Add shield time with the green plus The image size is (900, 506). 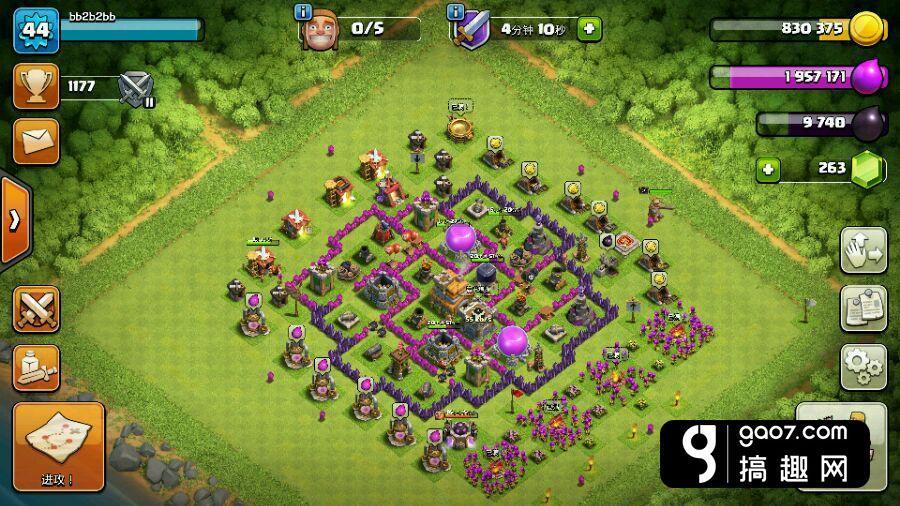coord(590,28)
